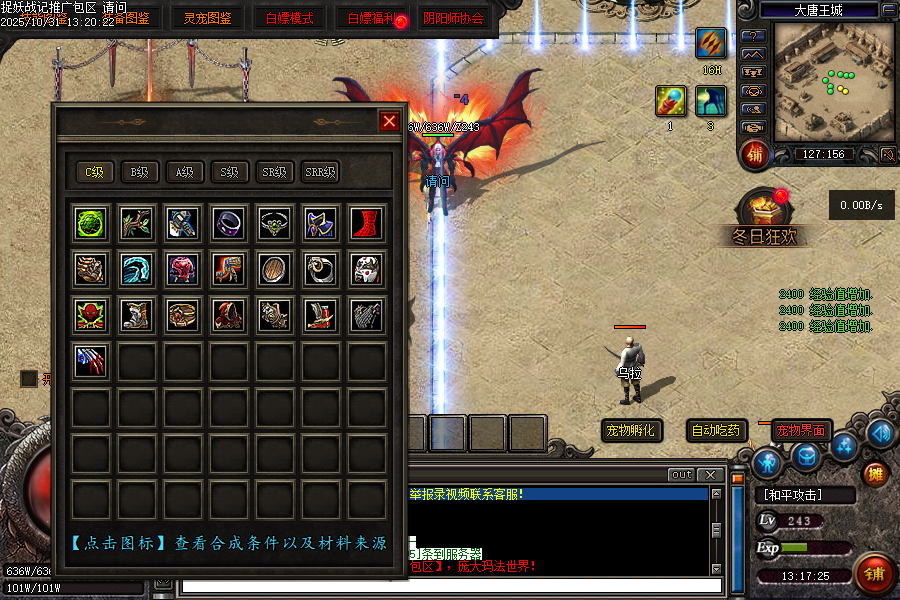
Task: Change the 和平攻击 attack mode
Action: pos(804,495)
